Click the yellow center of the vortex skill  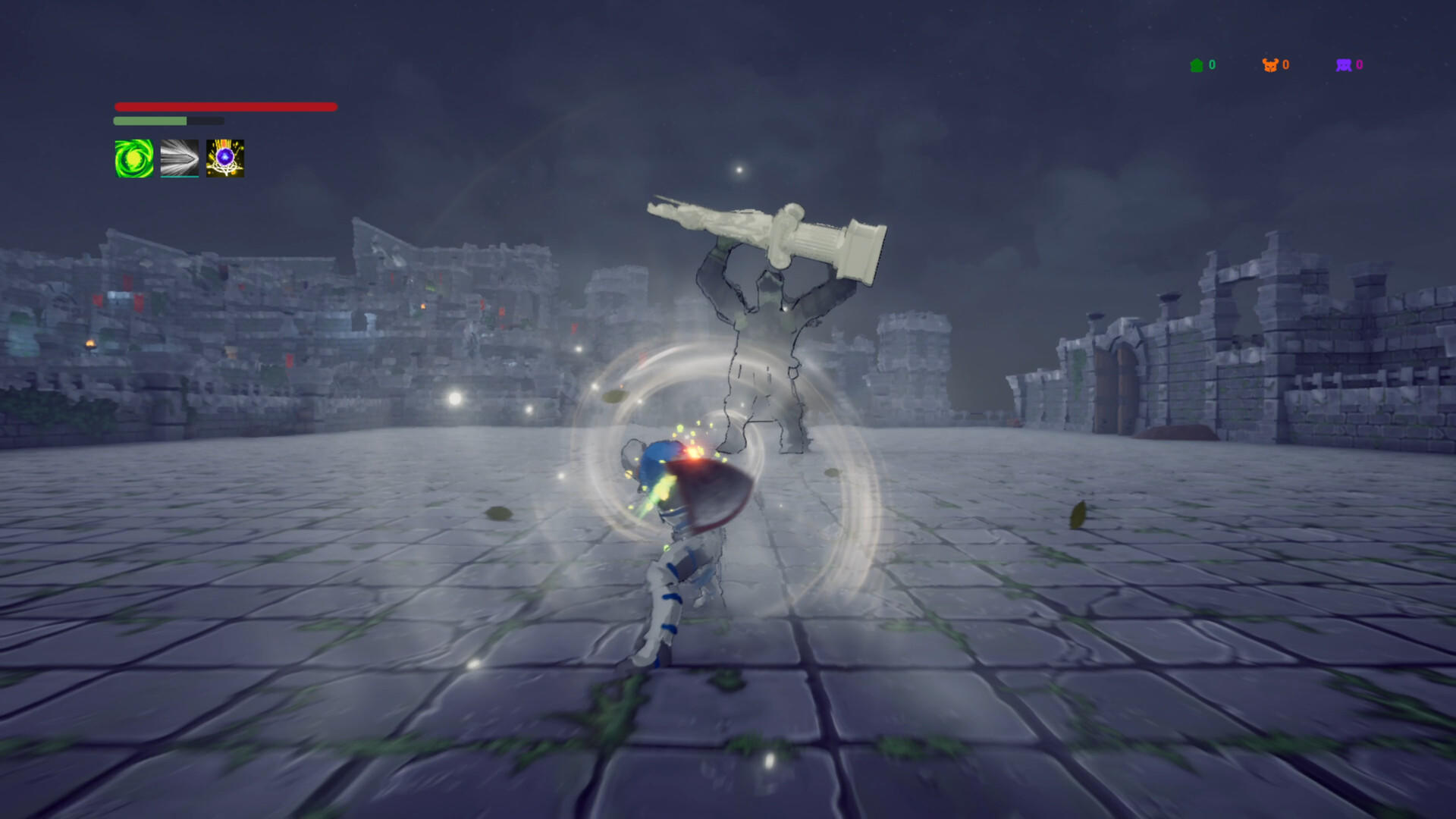(133, 159)
